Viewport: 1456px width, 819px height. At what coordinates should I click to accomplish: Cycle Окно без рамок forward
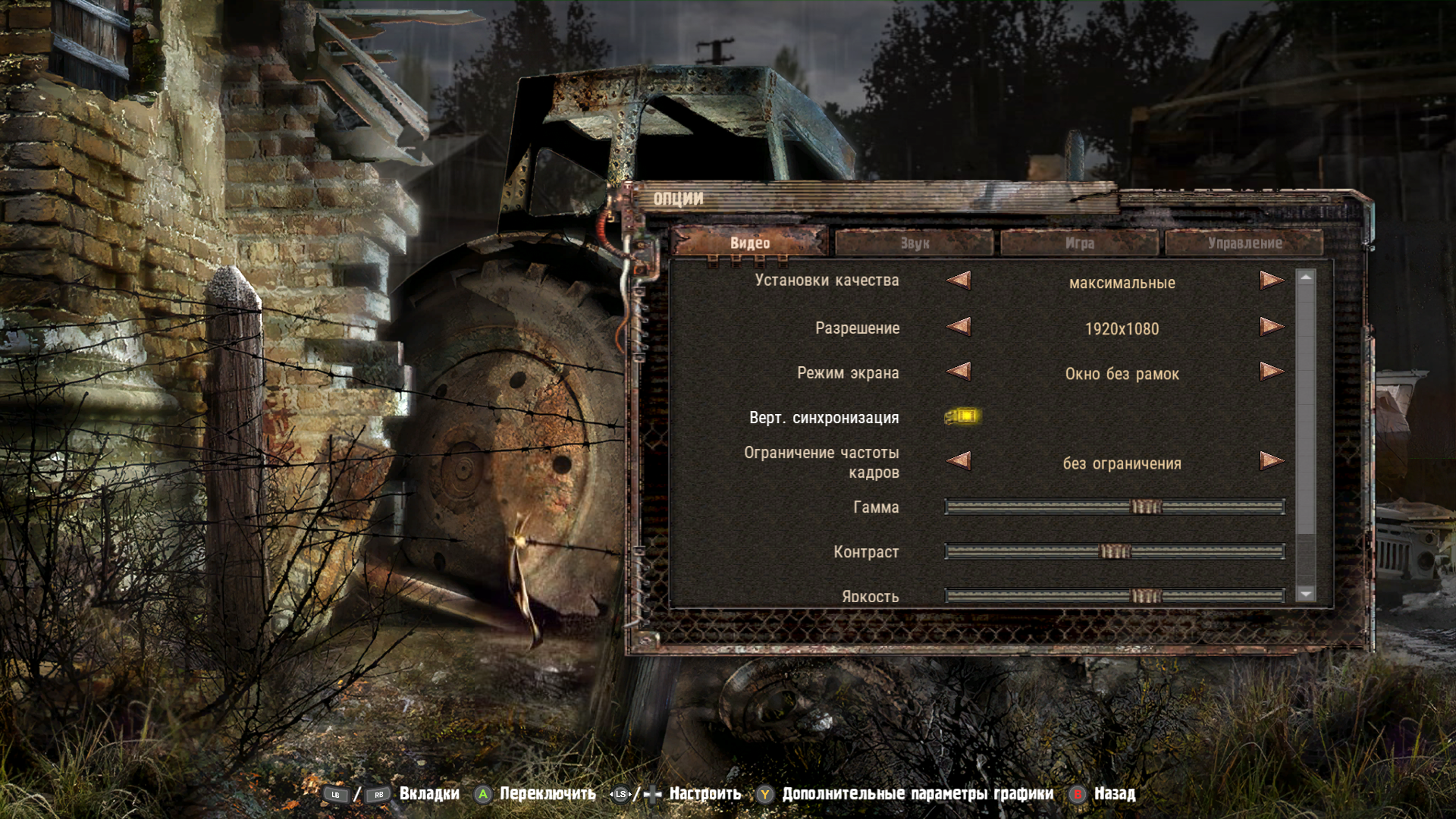tap(1271, 372)
